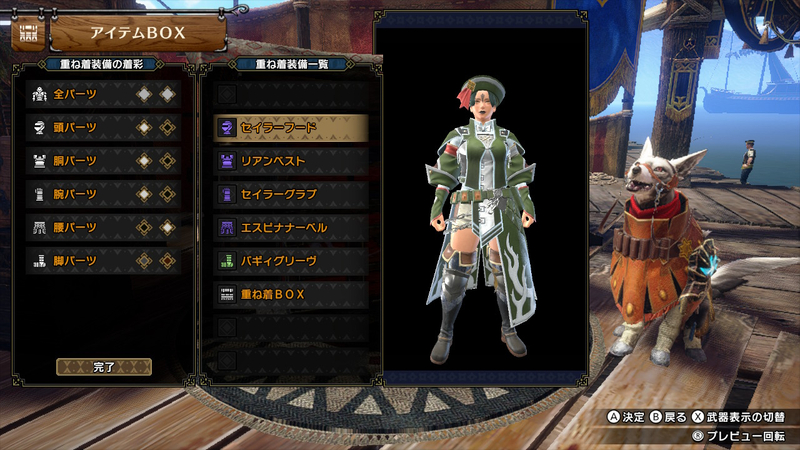Select バギィグリーヴ layered leg armor
Screen dimensions: 800x450
tap(290, 260)
